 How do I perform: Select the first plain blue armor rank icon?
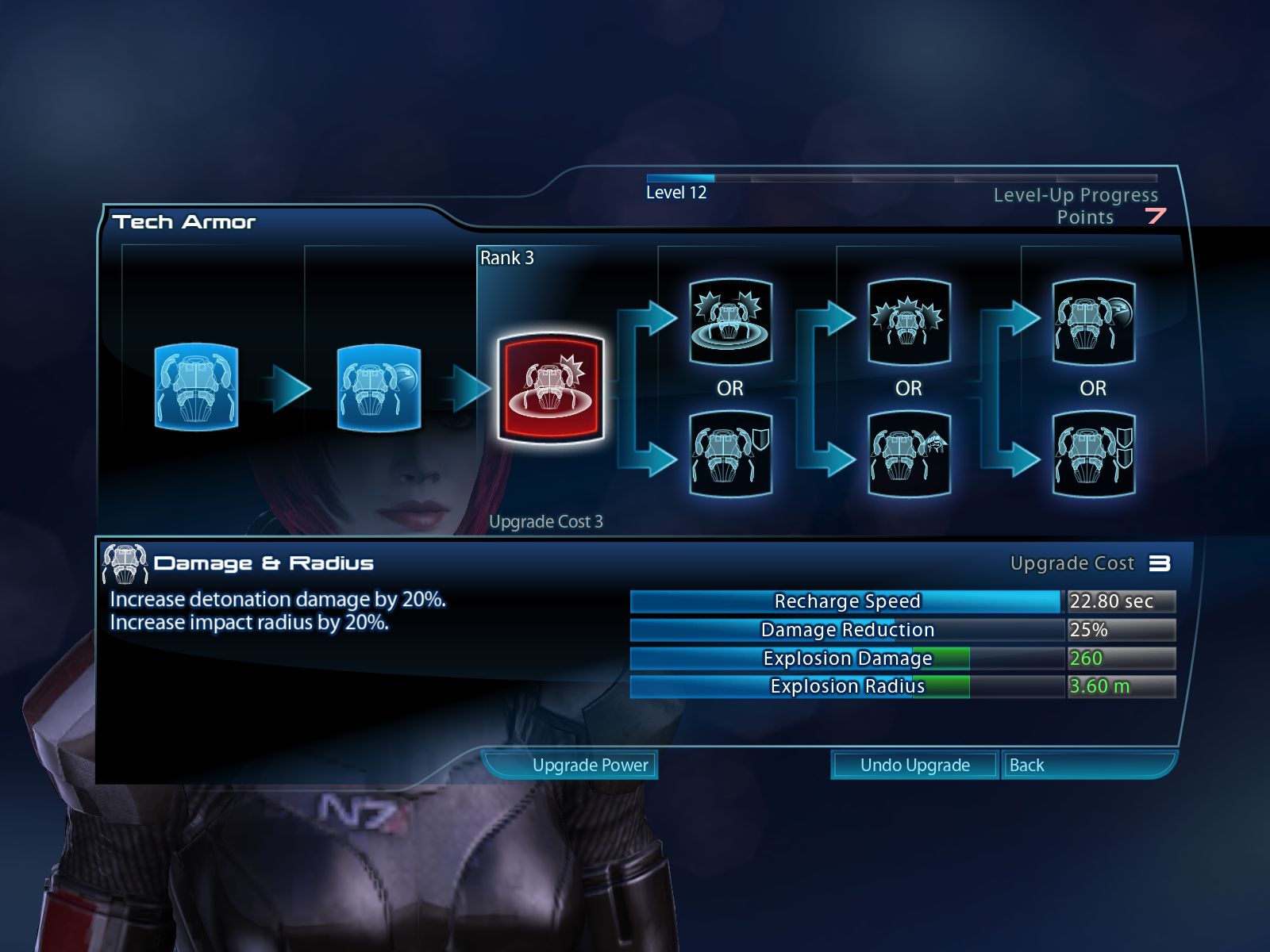point(196,387)
